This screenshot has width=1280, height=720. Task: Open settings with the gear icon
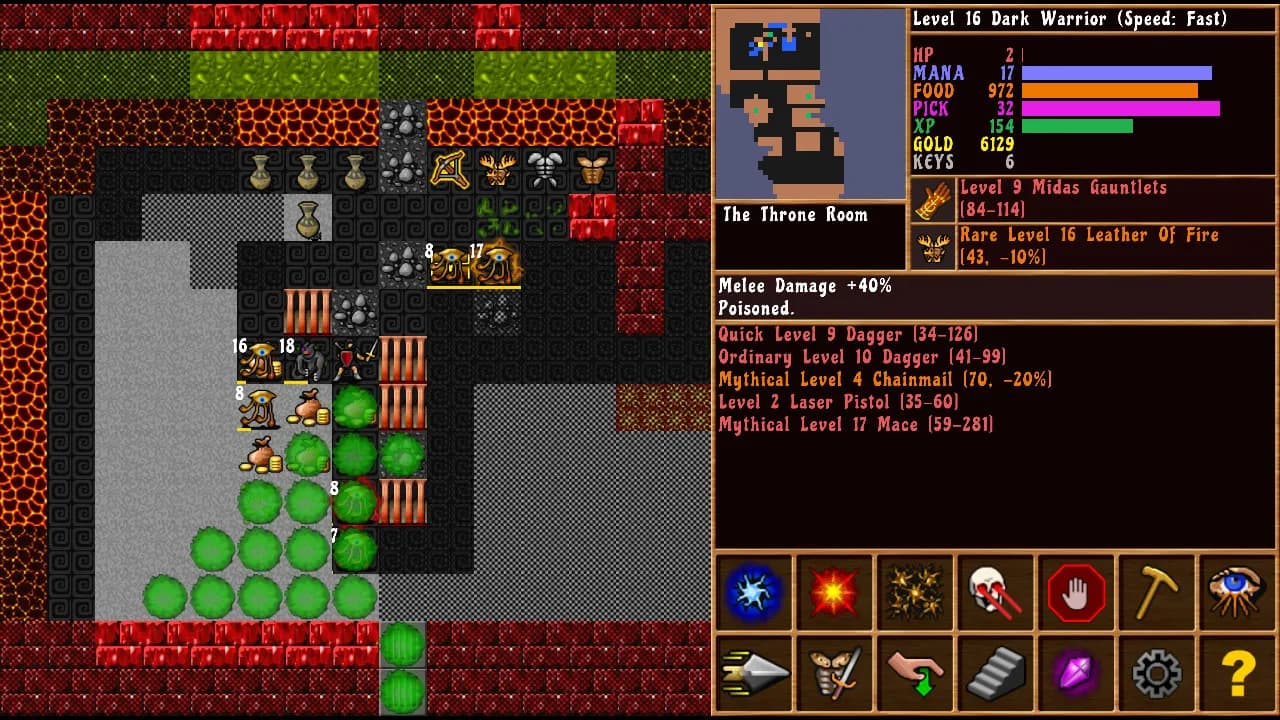(x=1157, y=674)
